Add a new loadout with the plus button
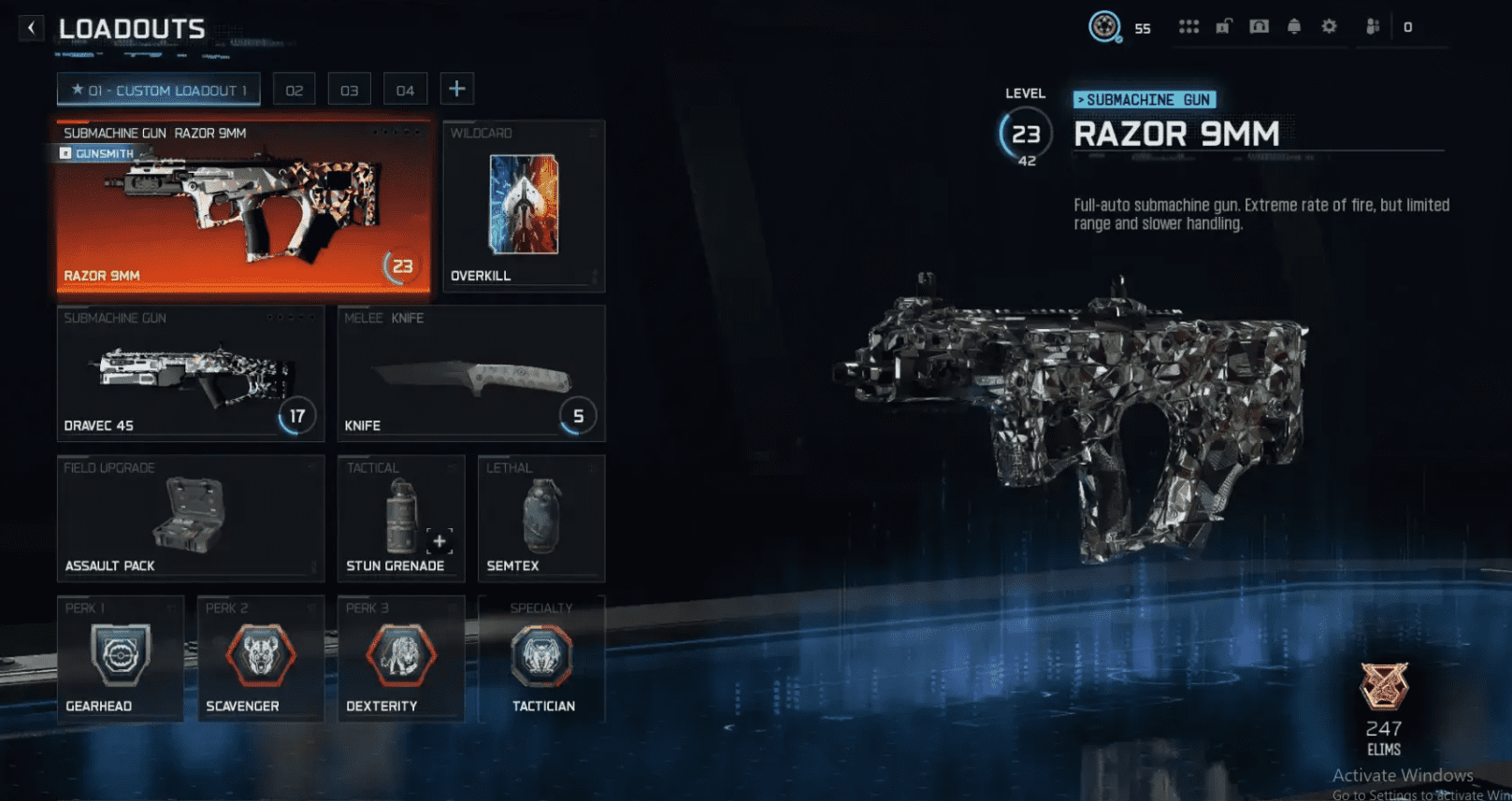1512x801 pixels. click(x=456, y=89)
